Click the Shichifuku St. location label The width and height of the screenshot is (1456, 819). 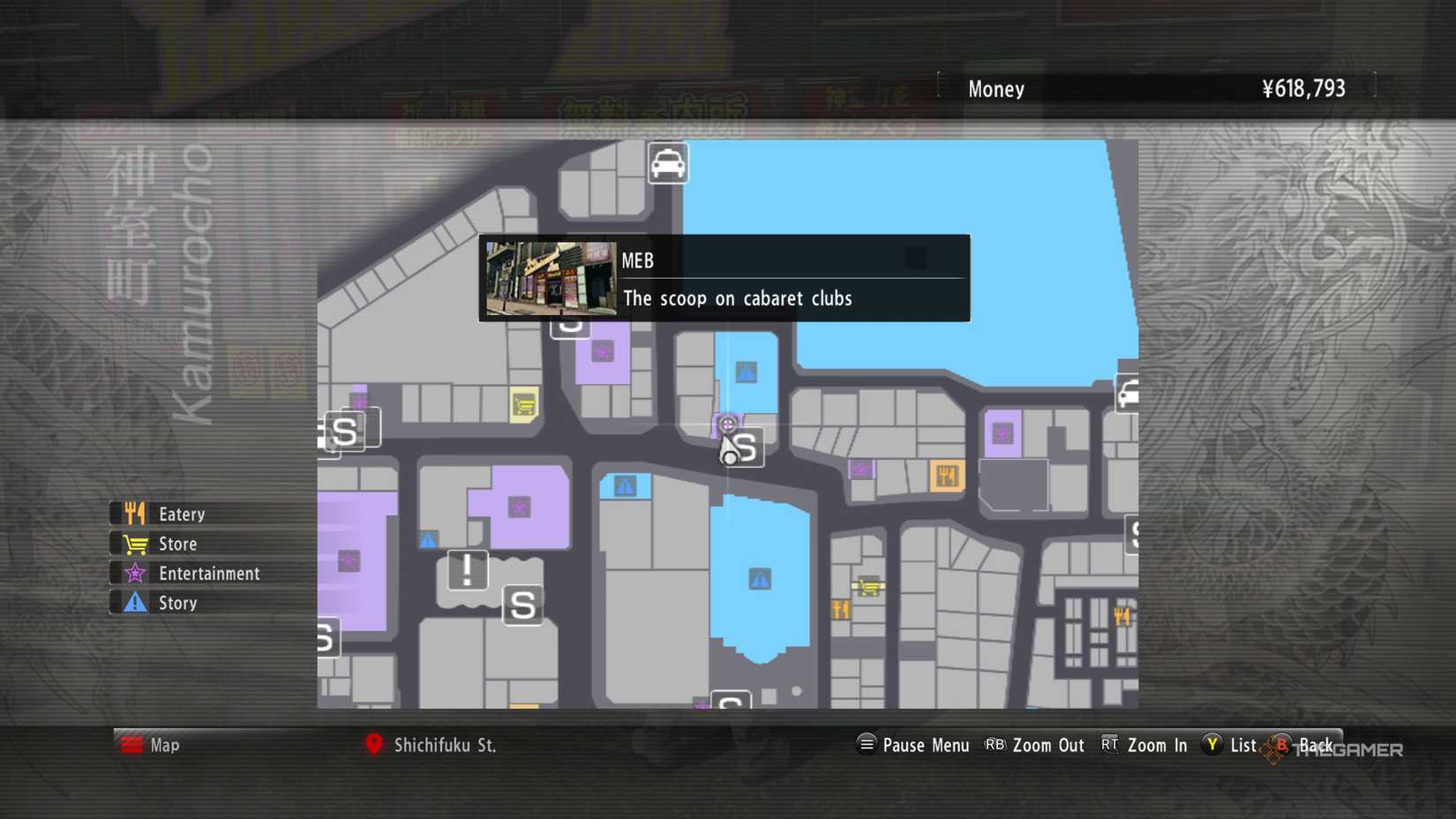pos(447,745)
